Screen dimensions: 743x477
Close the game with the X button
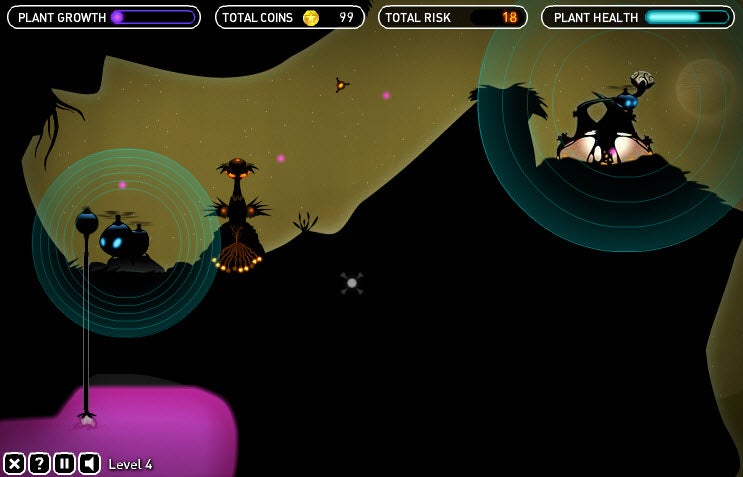point(14,463)
